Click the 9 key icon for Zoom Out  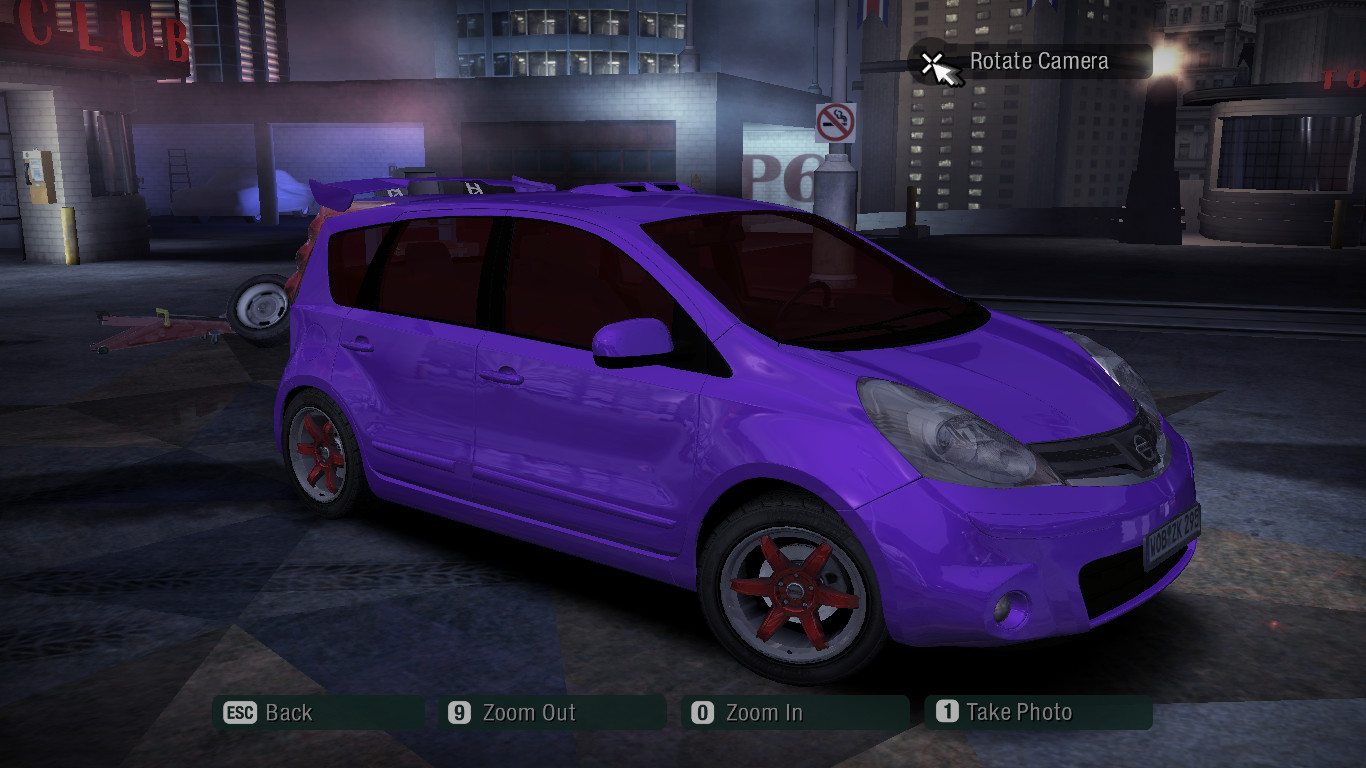coord(458,712)
